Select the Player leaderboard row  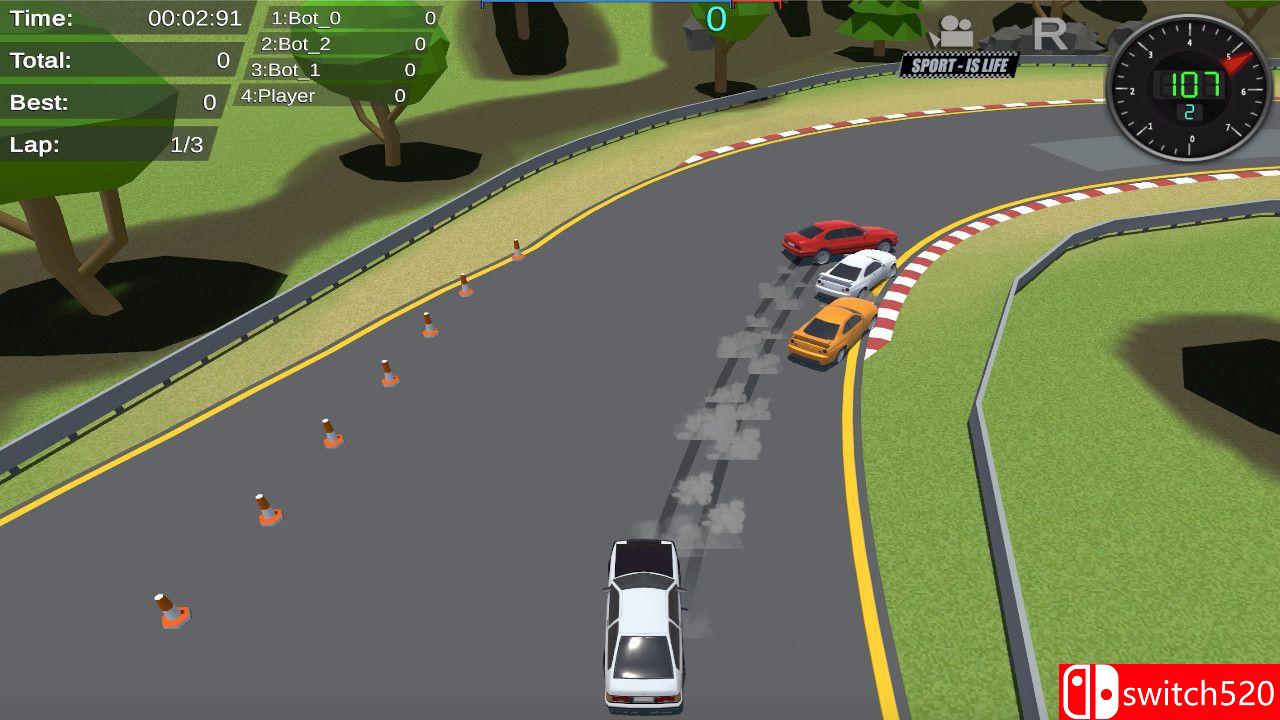point(322,96)
